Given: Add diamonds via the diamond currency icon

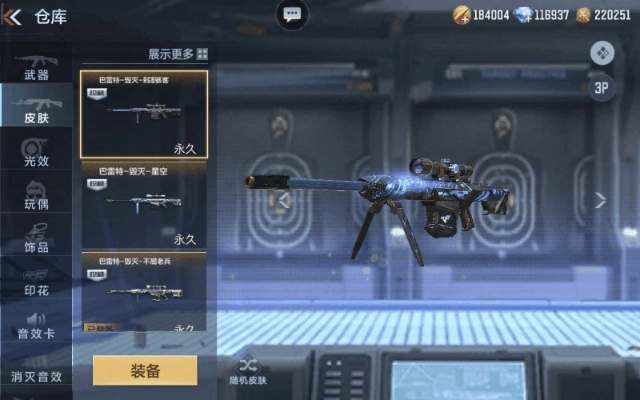Looking at the screenshot, I should coord(520,15).
